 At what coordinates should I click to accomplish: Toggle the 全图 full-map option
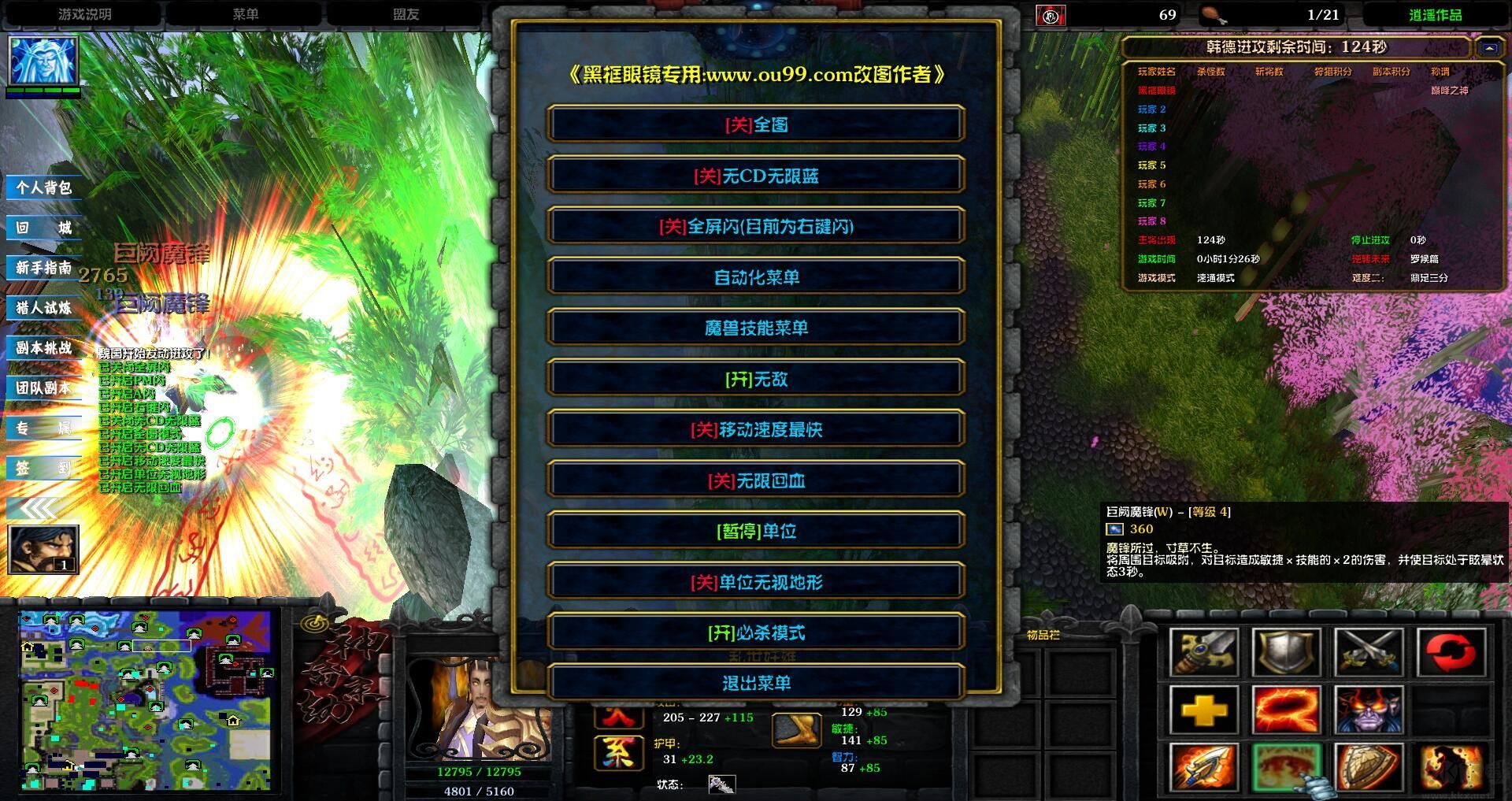[756, 124]
